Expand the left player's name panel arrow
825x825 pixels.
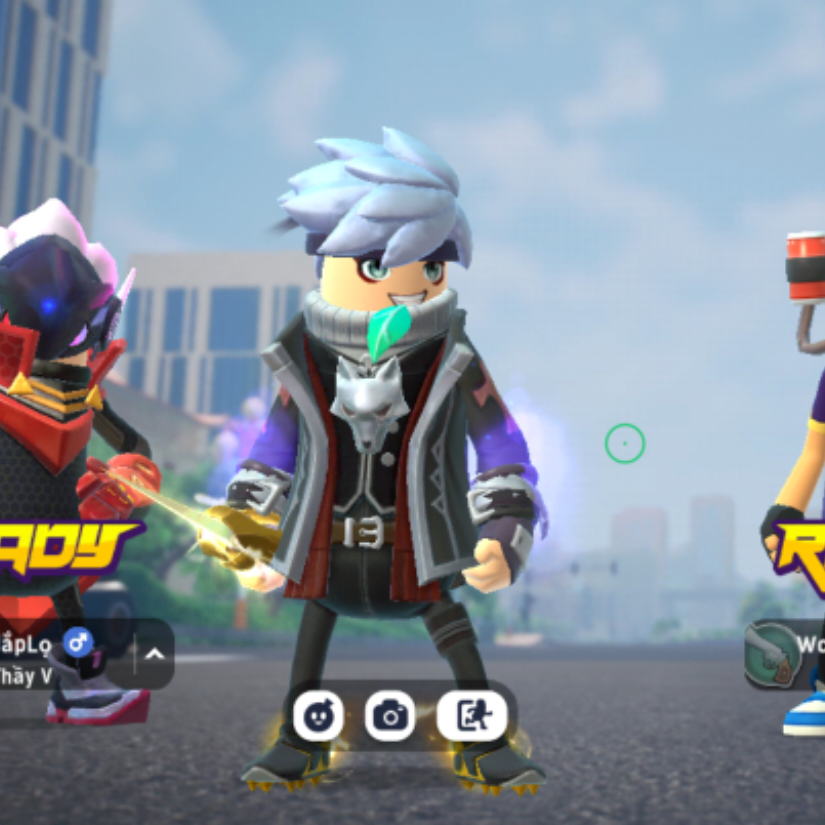(x=155, y=654)
